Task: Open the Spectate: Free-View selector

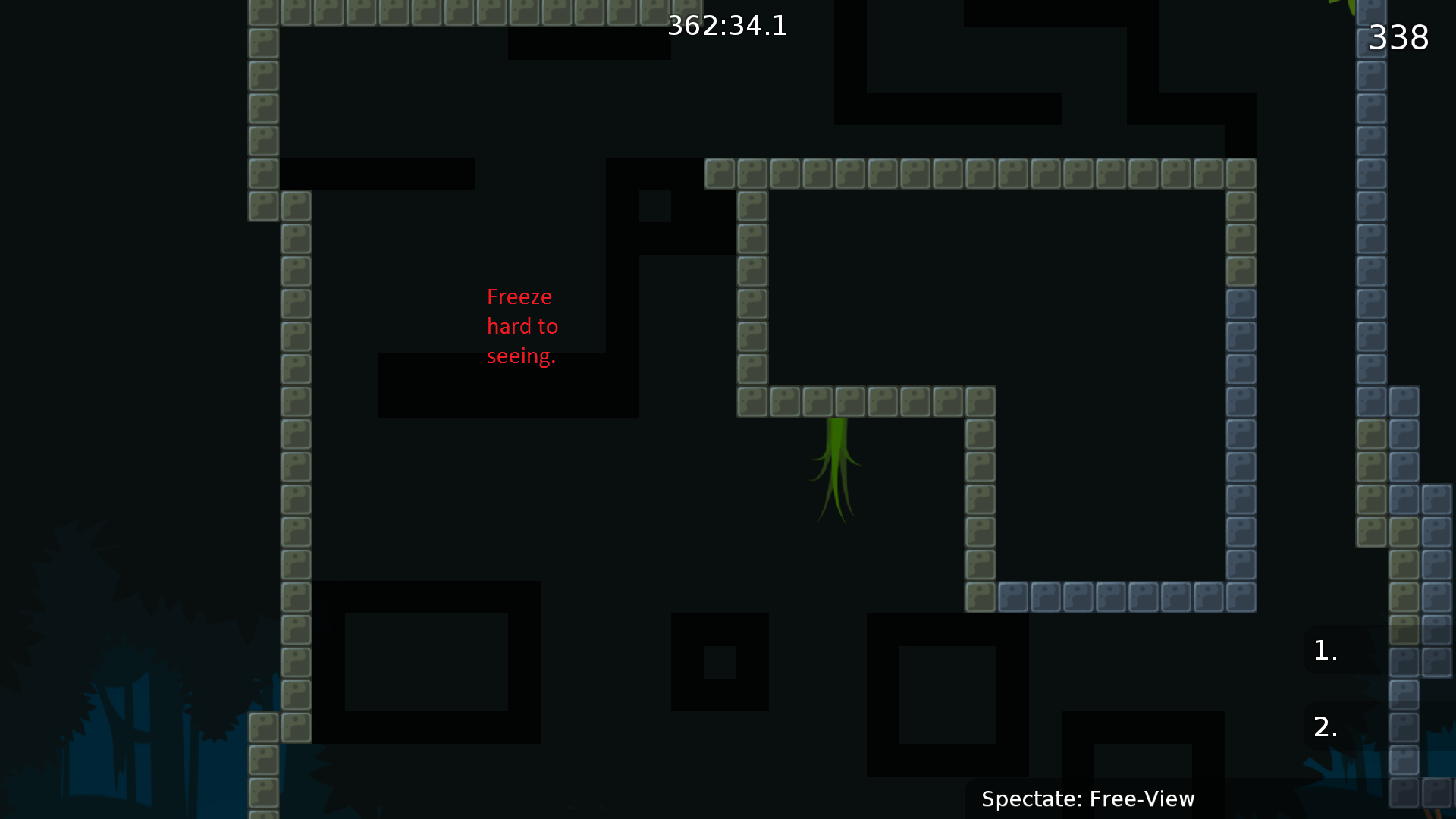Action: 1088,799
